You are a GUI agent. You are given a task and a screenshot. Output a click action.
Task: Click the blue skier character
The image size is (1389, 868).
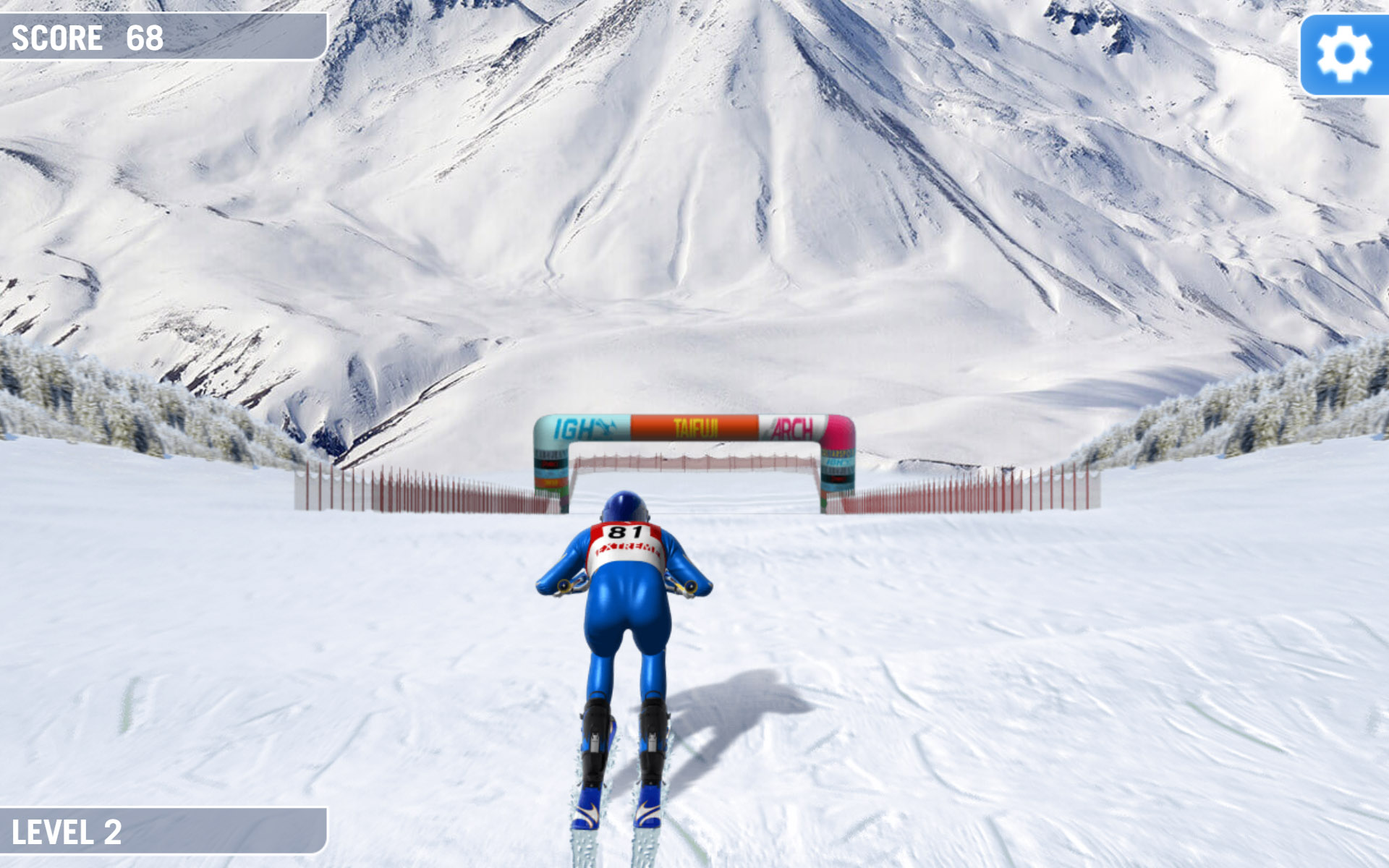(x=626, y=622)
